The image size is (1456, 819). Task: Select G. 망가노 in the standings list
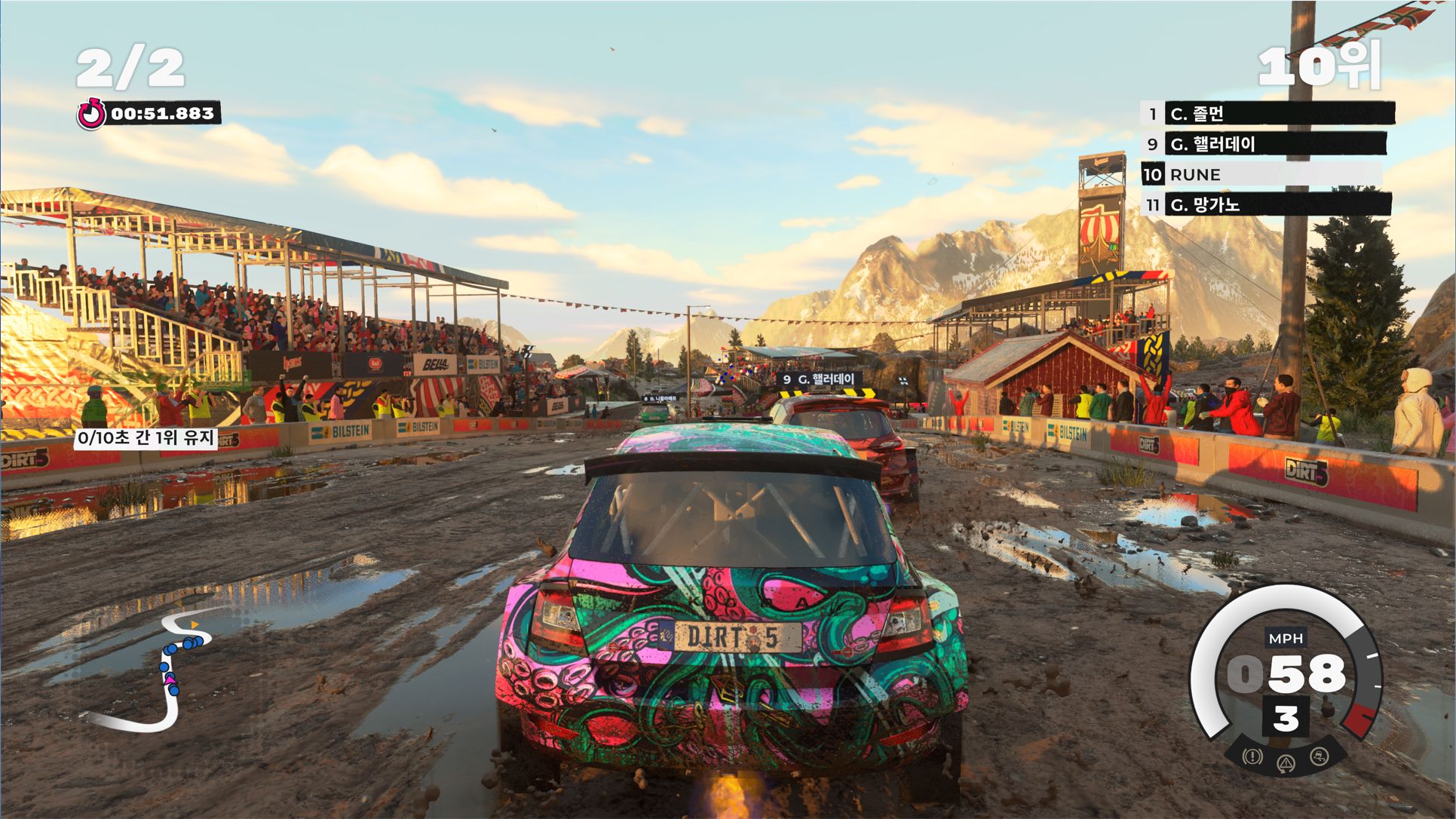click(x=1268, y=204)
